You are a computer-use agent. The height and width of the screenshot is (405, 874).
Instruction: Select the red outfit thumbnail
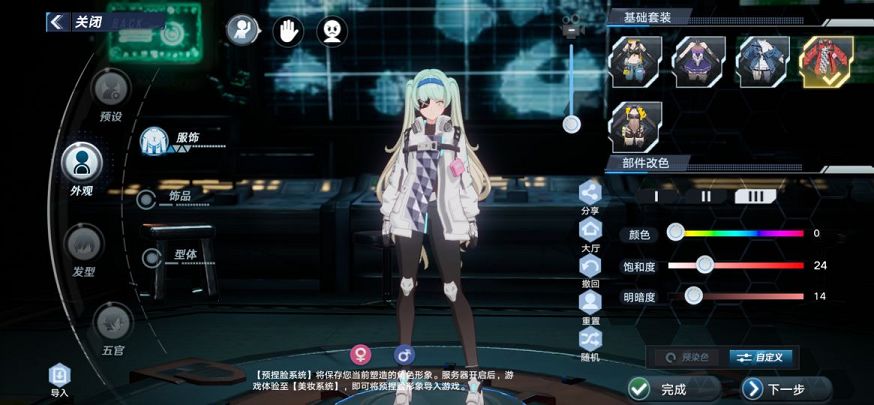tap(827, 61)
